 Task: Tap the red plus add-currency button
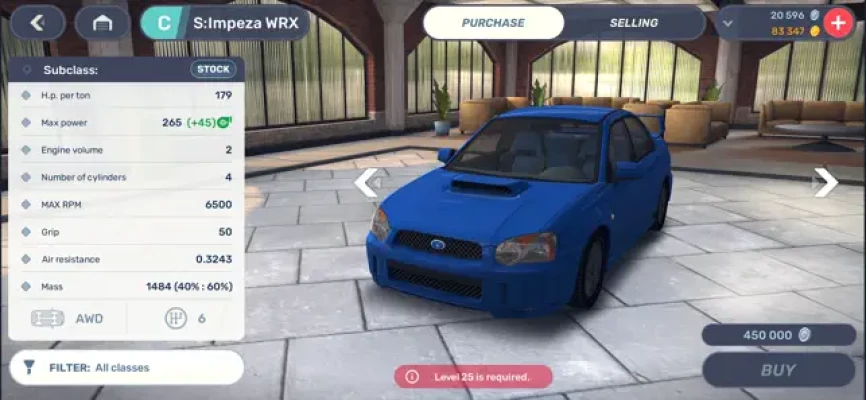pos(837,22)
